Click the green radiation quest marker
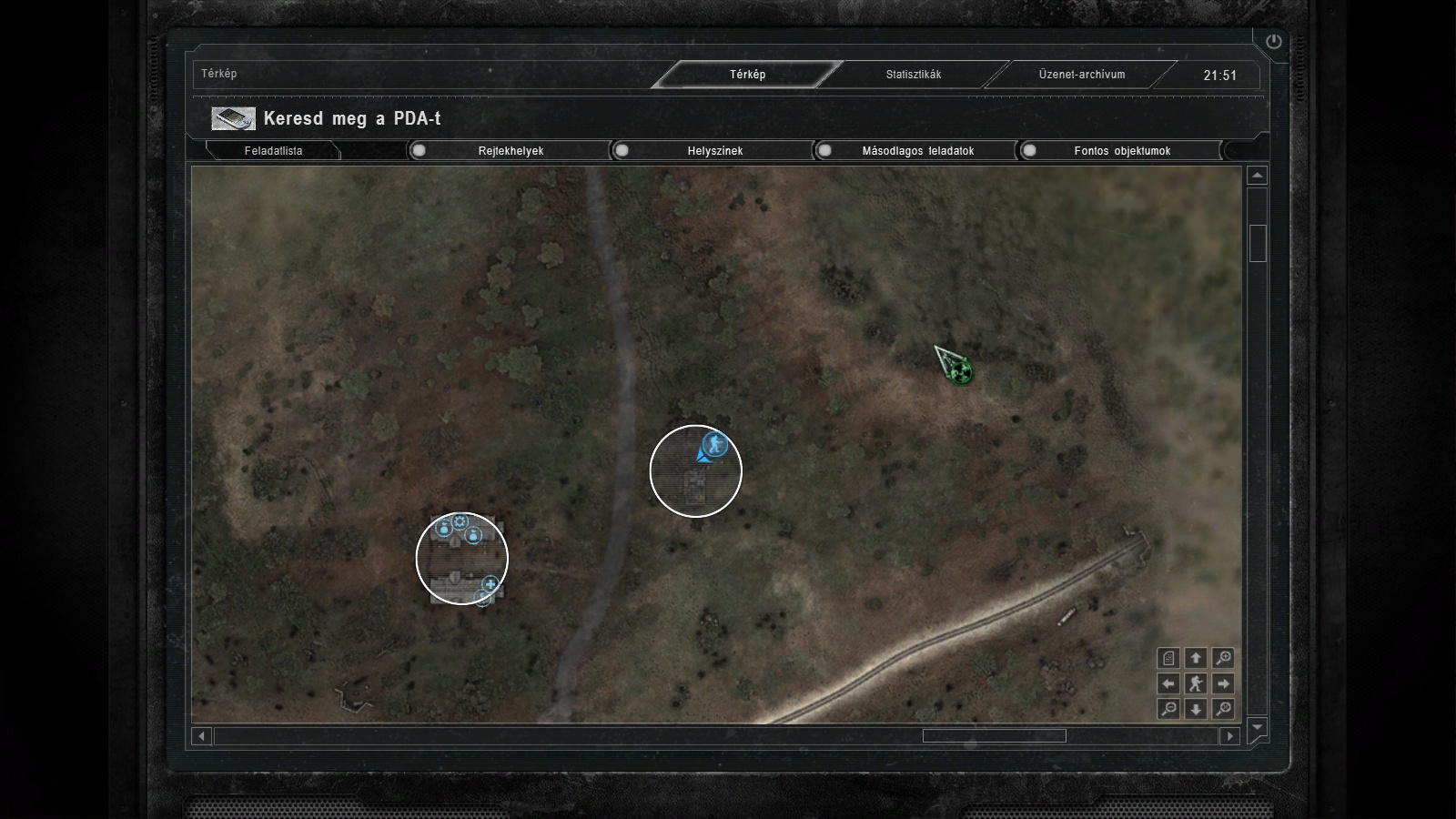This screenshot has width=1456, height=819. pos(959,371)
